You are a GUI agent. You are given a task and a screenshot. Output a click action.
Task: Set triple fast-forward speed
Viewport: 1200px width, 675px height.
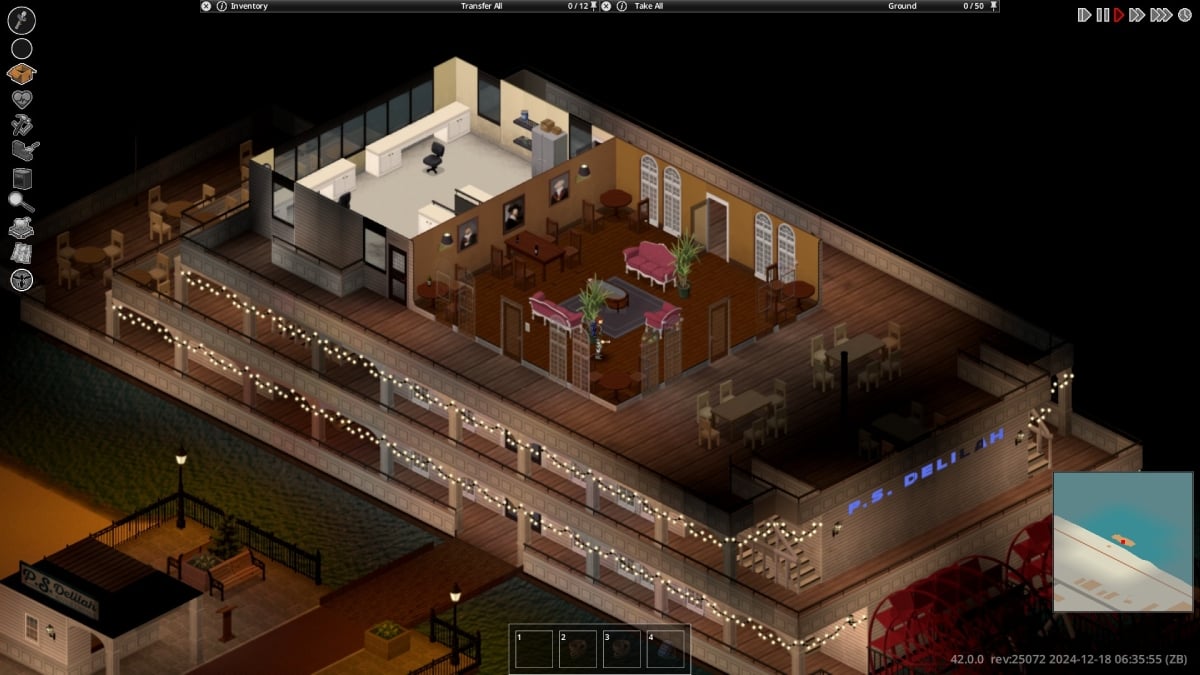[x=1160, y=15]
